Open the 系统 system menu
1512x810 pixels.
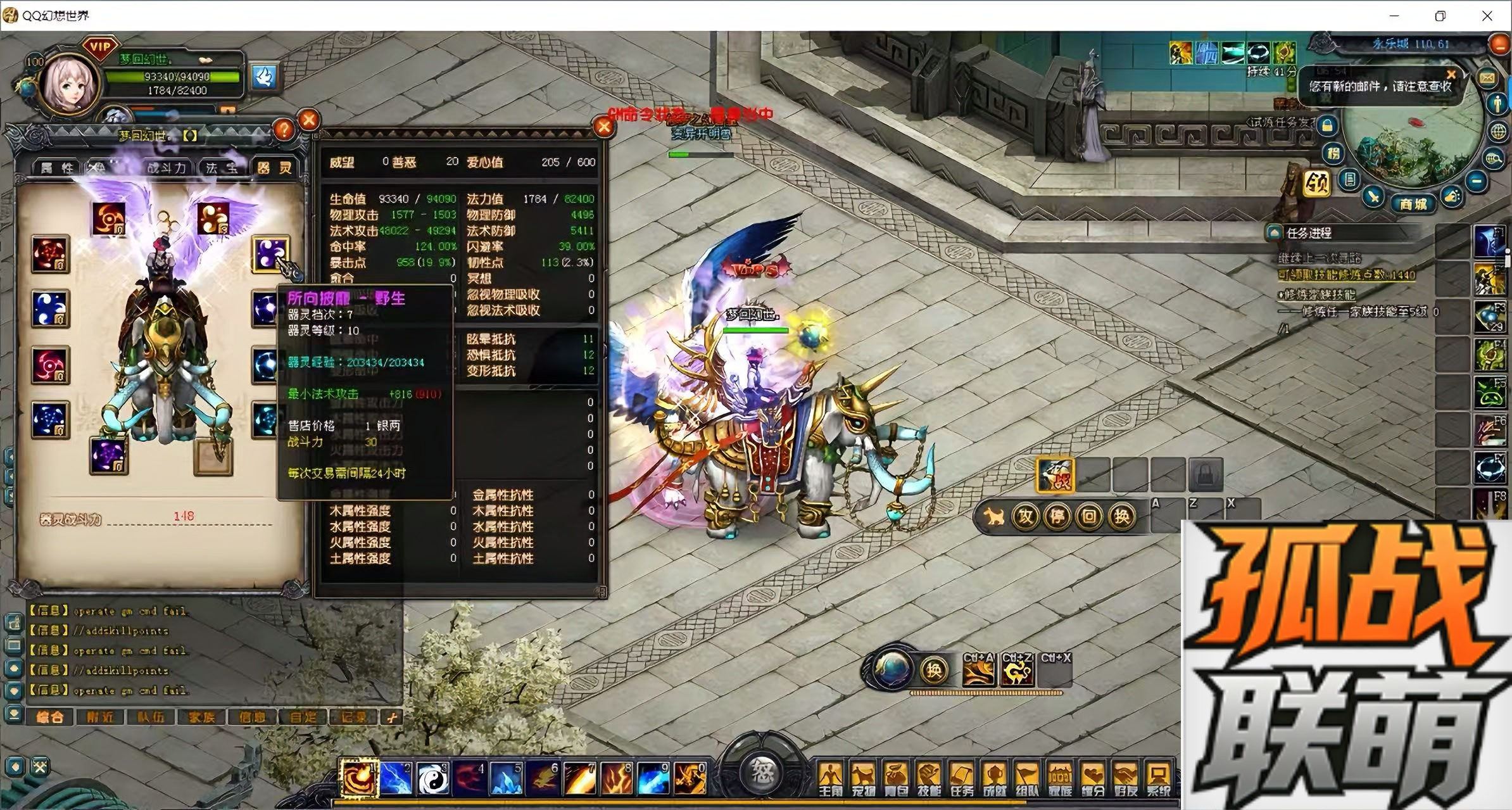pos(1158,780)
